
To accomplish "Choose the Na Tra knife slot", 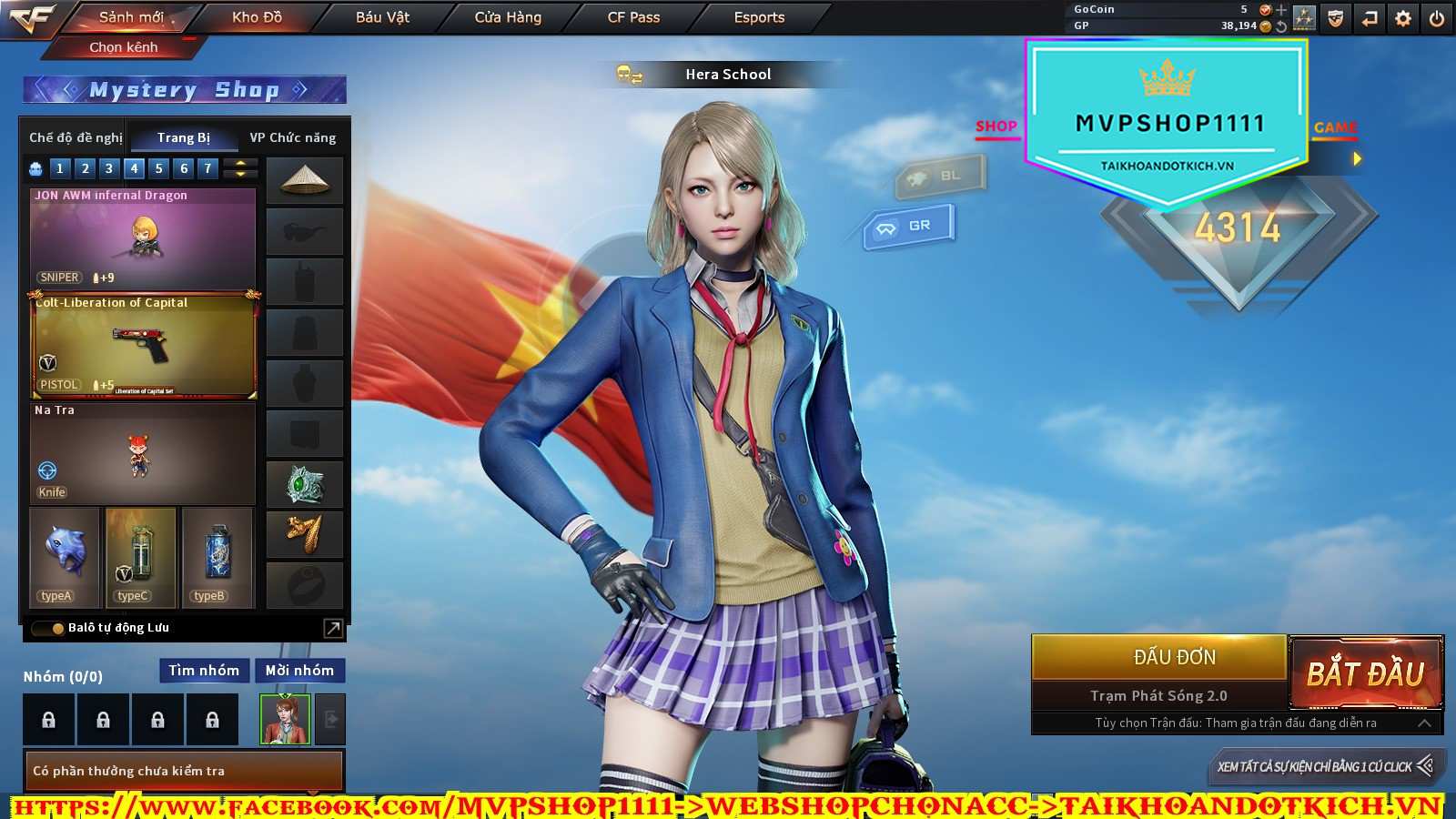I will (143, 453).
